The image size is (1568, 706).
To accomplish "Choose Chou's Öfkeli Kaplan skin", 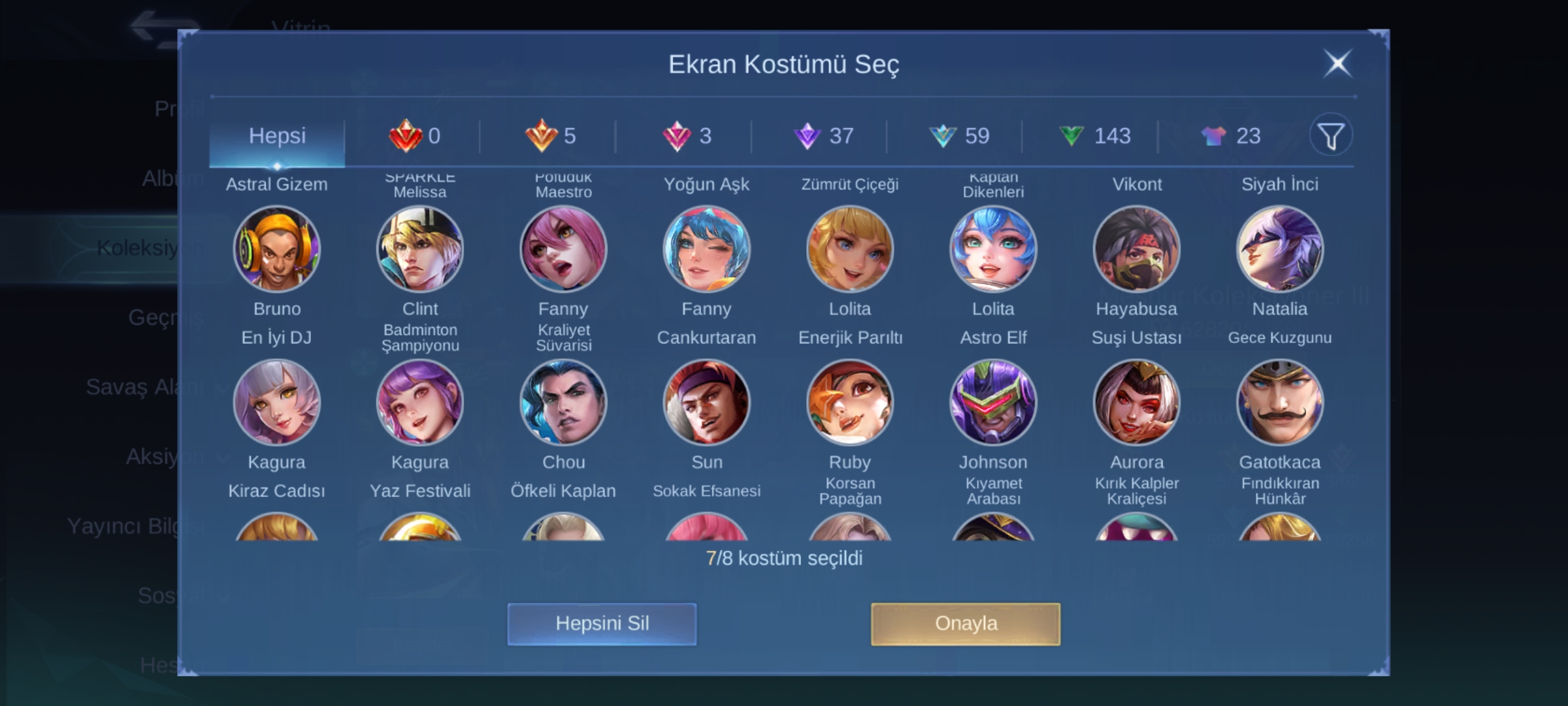I will click(x=563, y=402).
